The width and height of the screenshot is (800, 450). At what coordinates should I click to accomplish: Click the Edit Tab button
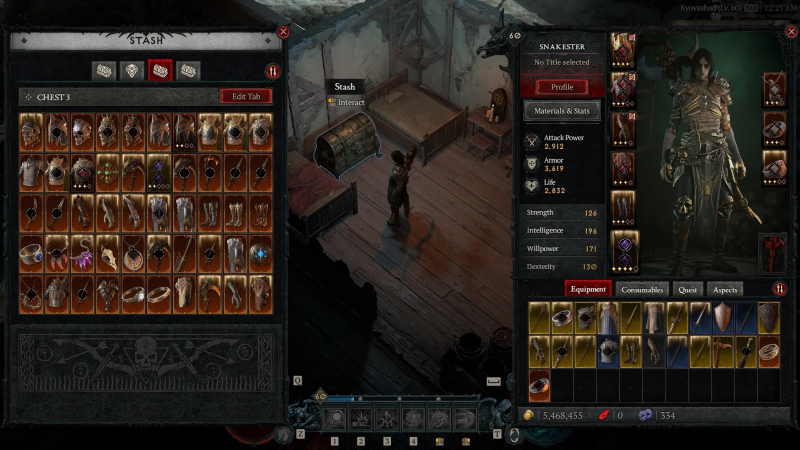[x=245, y=97]
